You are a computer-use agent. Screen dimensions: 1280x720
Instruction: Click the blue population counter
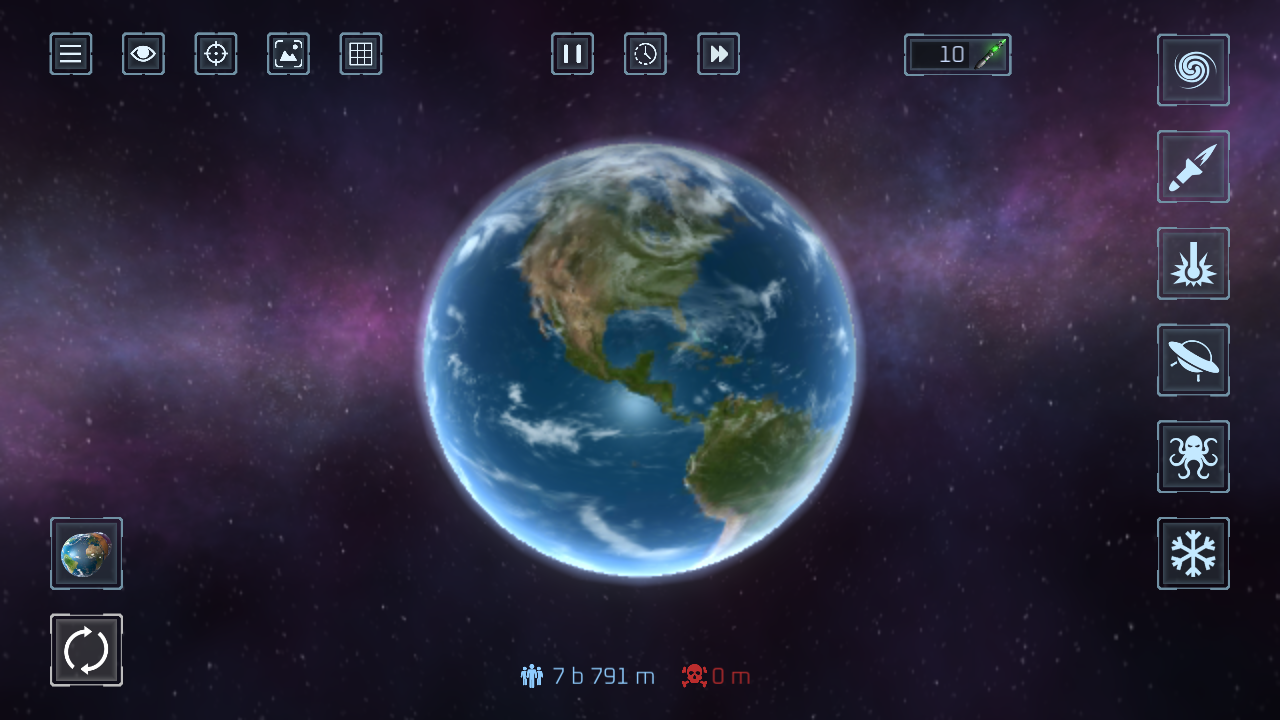point(588,675)
